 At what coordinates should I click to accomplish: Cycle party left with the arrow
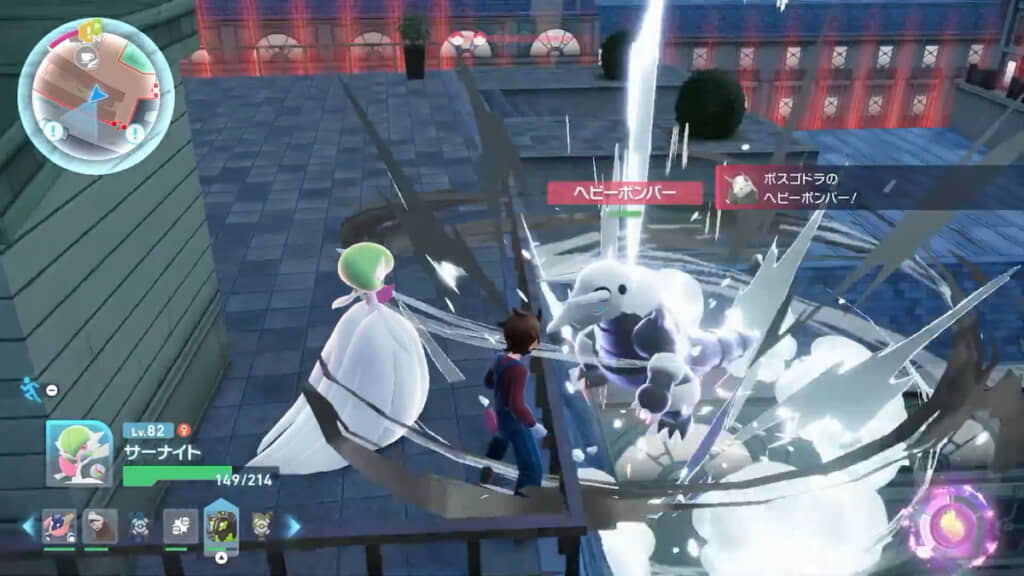(28, 526)
